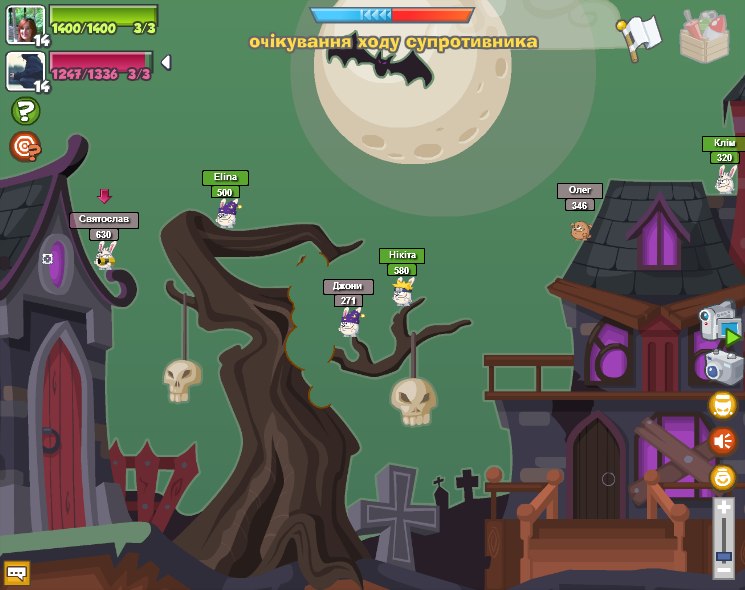Zoom out with the minus button

coord(723,570)
